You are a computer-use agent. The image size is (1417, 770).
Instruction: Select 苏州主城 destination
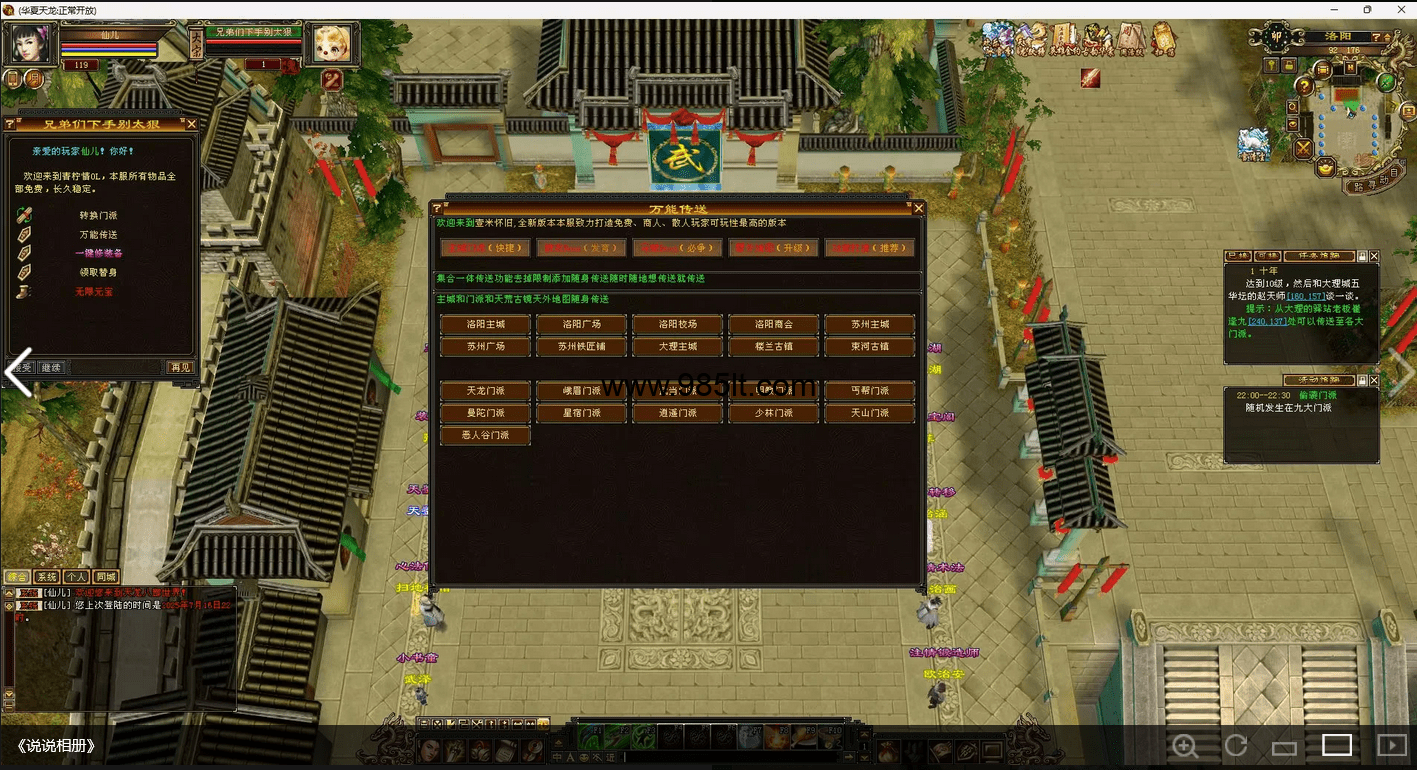(869, 324)
